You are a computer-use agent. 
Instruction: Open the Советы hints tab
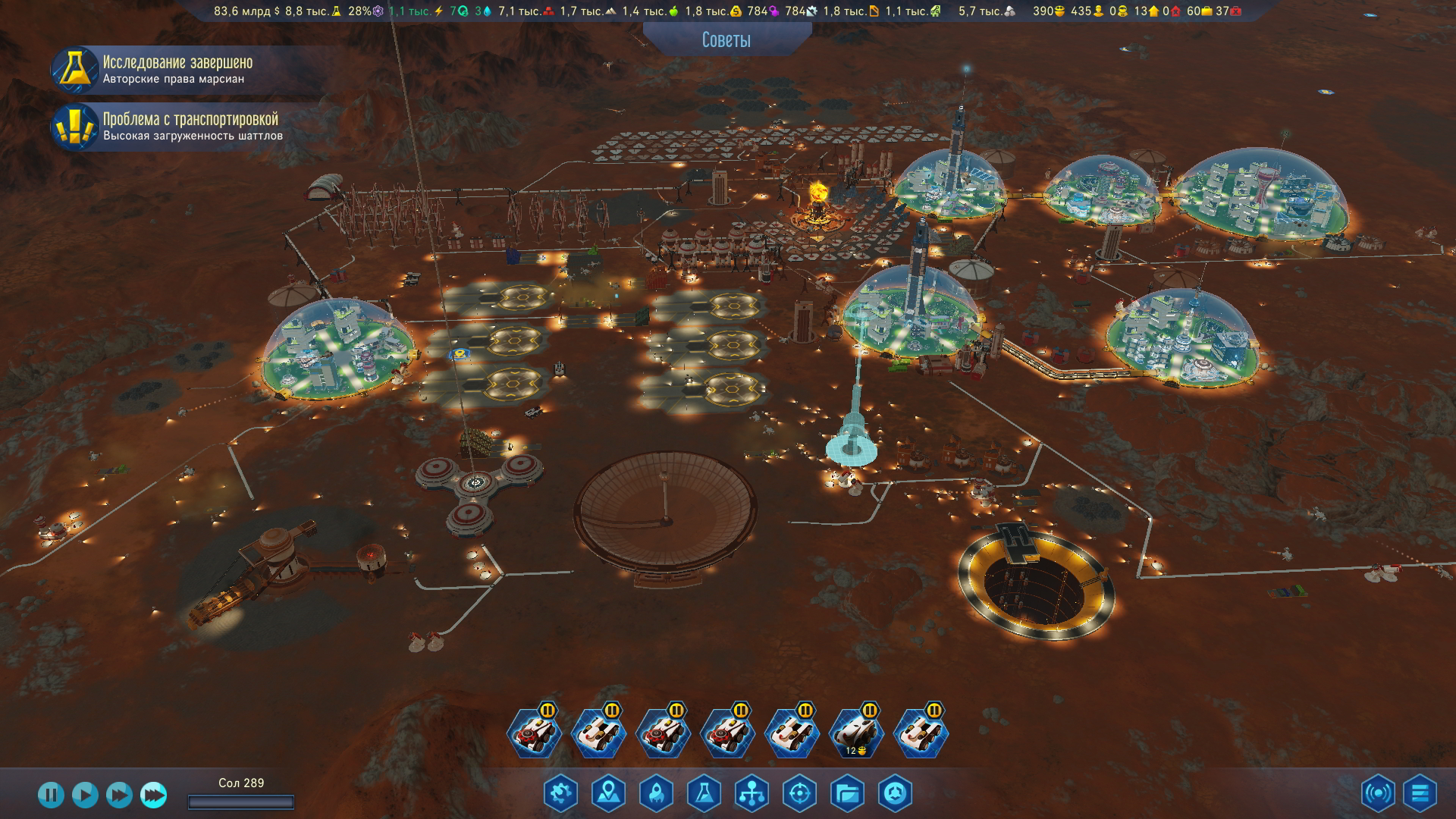726,40
